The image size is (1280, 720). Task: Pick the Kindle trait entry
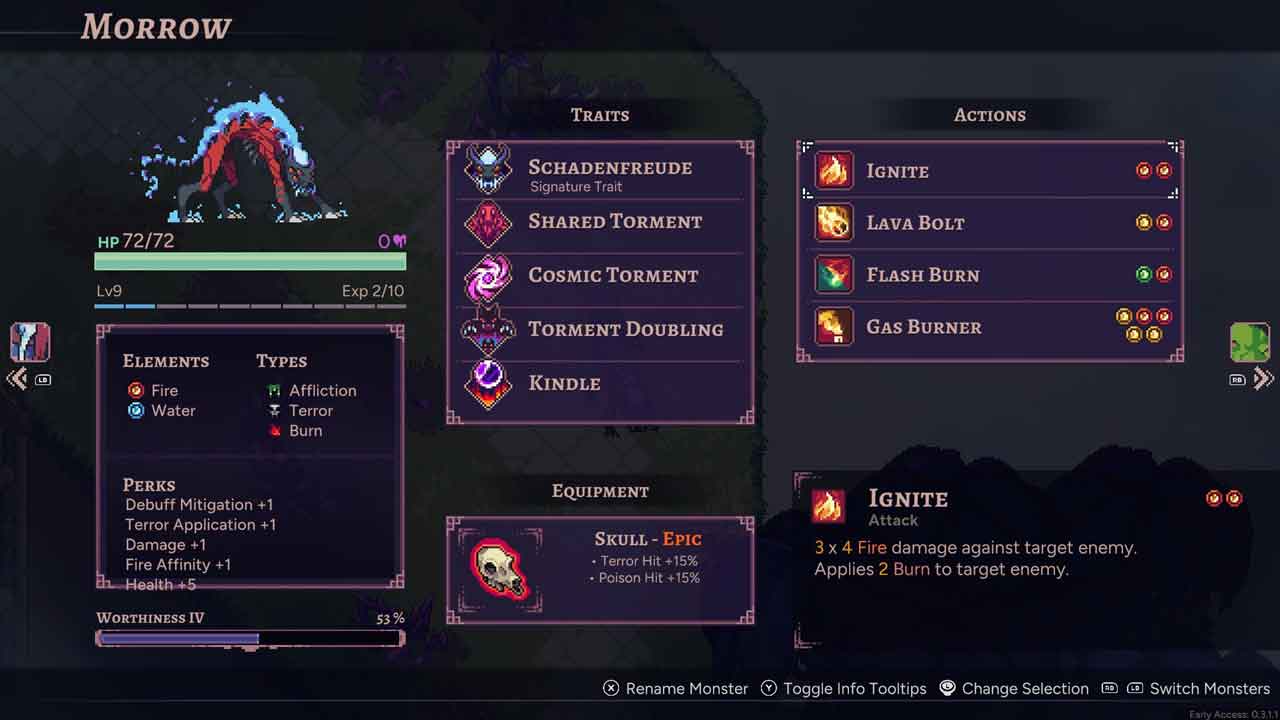(x=600, y=384)
